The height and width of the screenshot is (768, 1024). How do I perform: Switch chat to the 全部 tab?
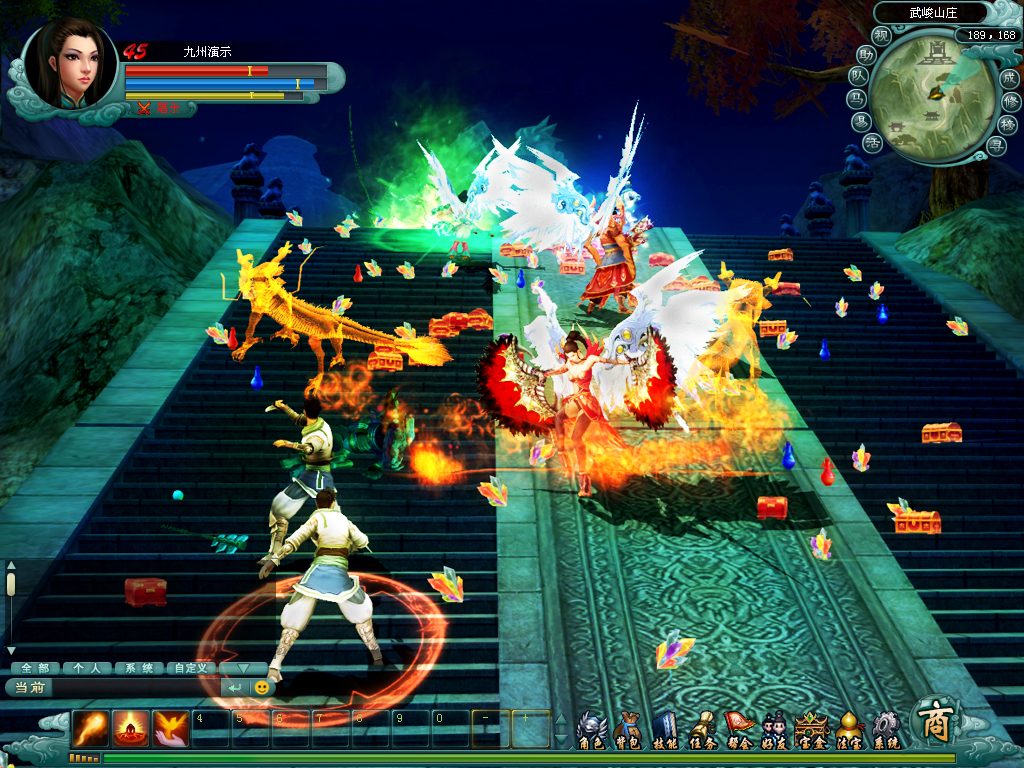coord(35,667)
